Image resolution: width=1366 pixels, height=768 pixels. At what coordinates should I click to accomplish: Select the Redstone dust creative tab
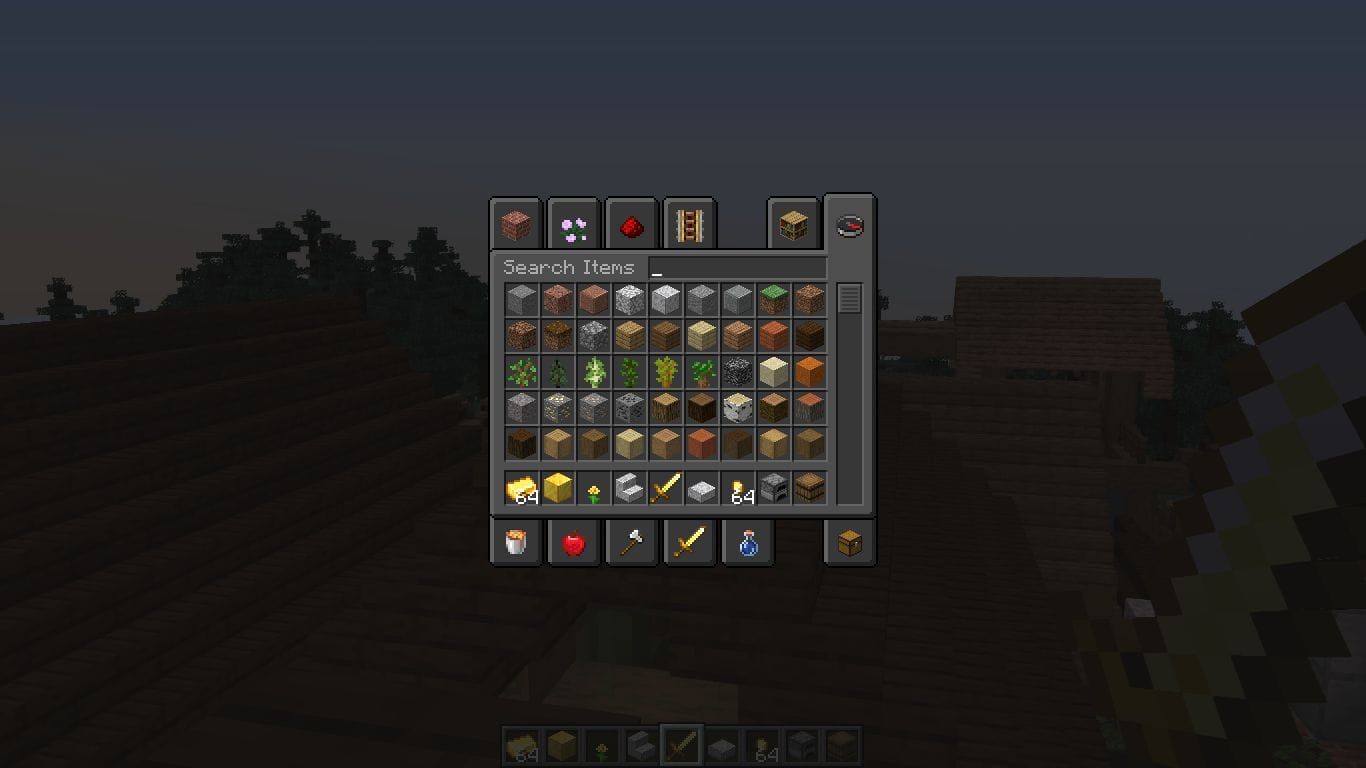point(630,224)
